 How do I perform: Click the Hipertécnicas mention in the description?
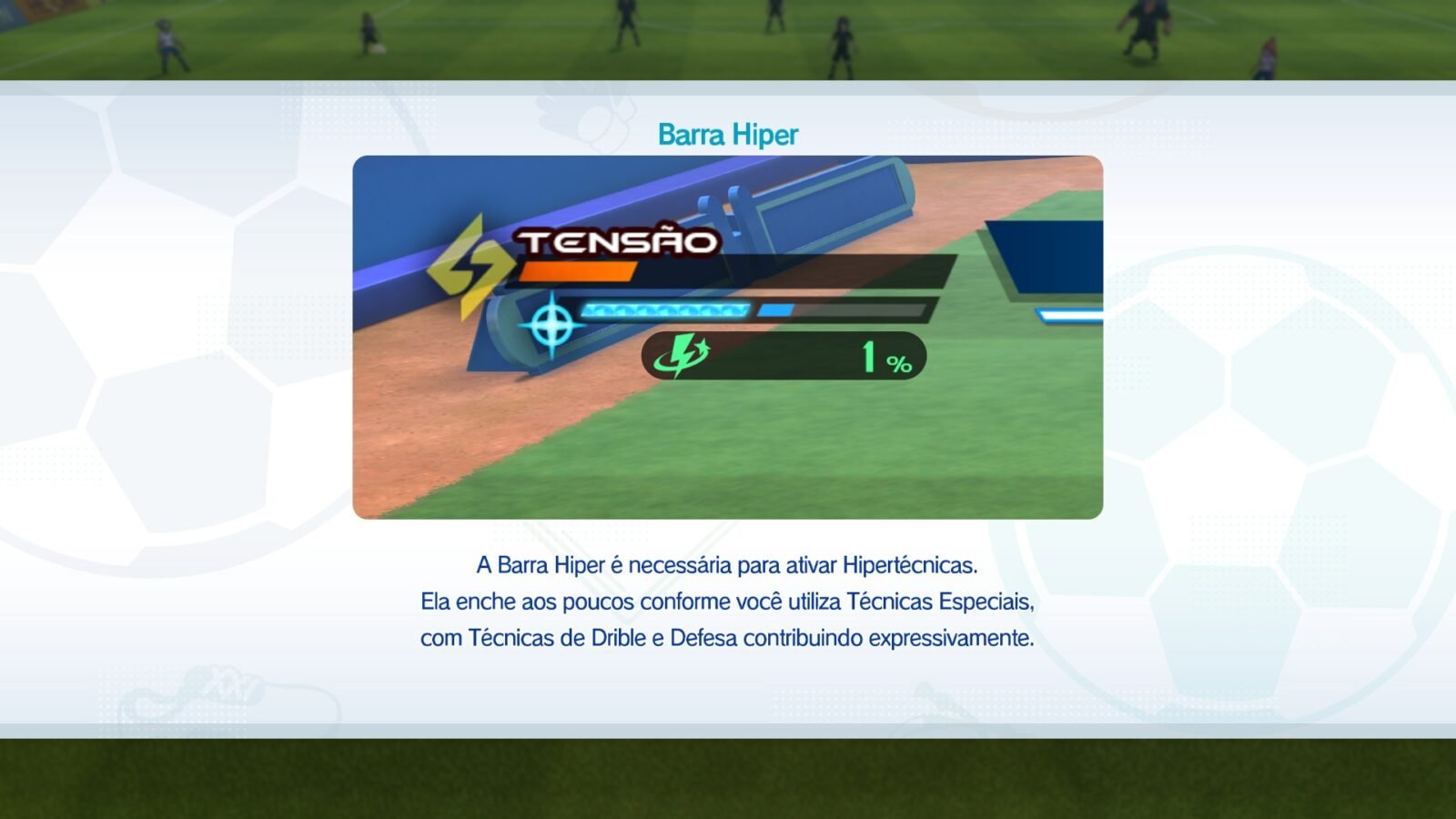[x=901, y=566]
